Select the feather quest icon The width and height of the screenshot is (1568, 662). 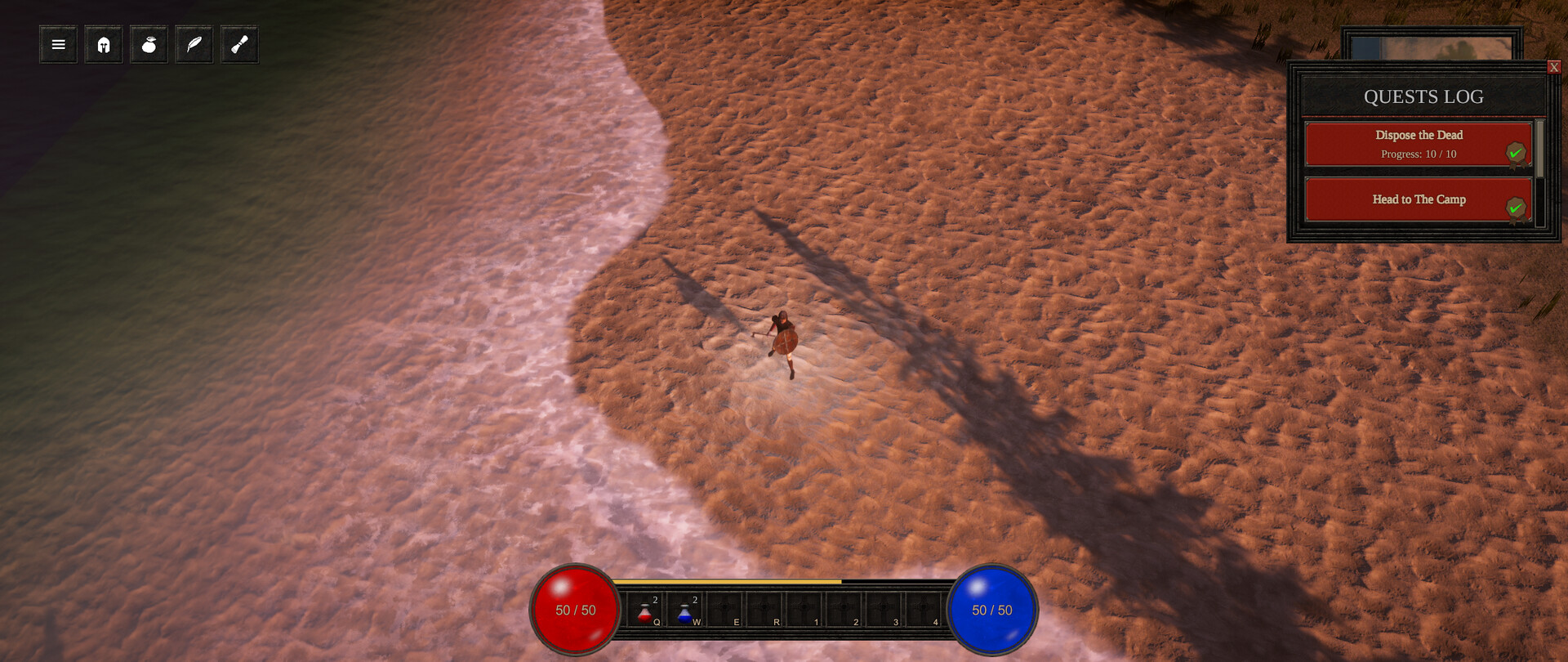tap(194, 44)
